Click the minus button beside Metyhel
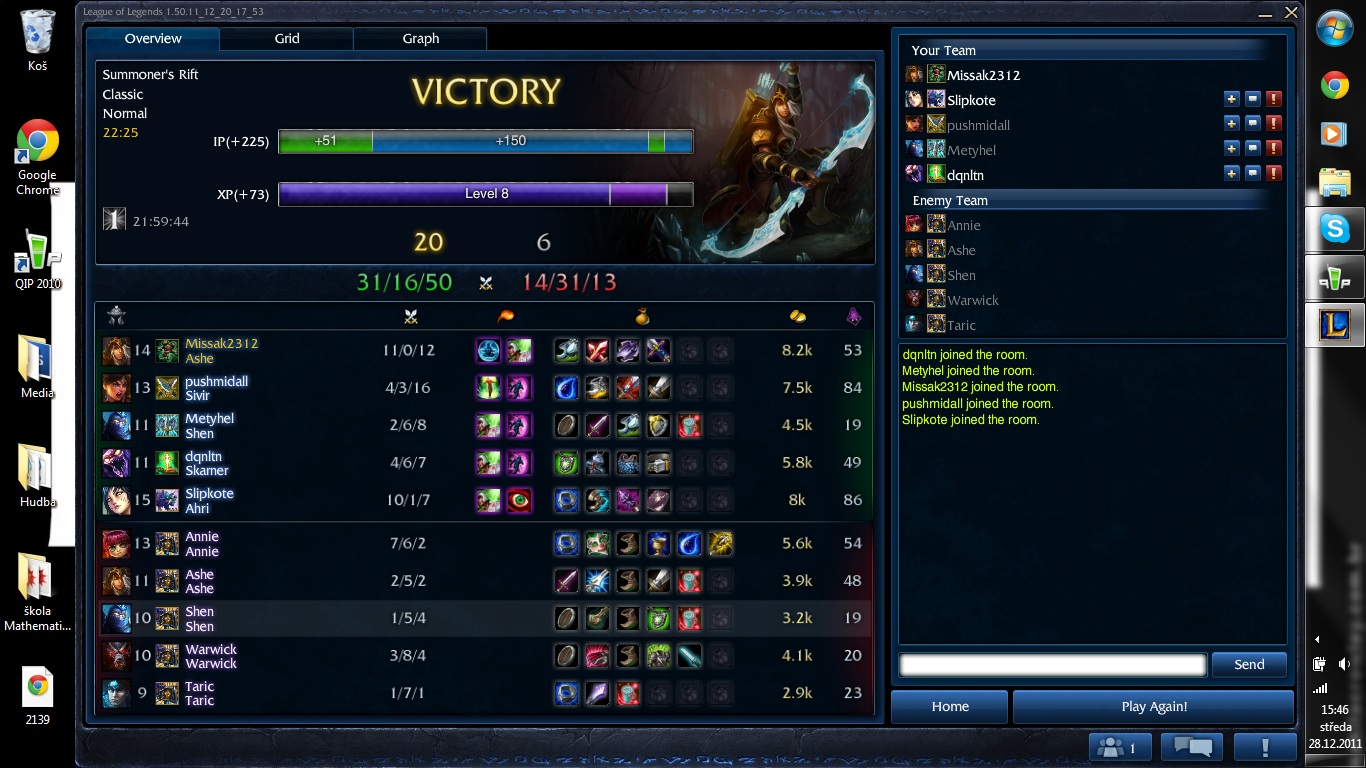1366x768 pixels. coord(1253,149)
